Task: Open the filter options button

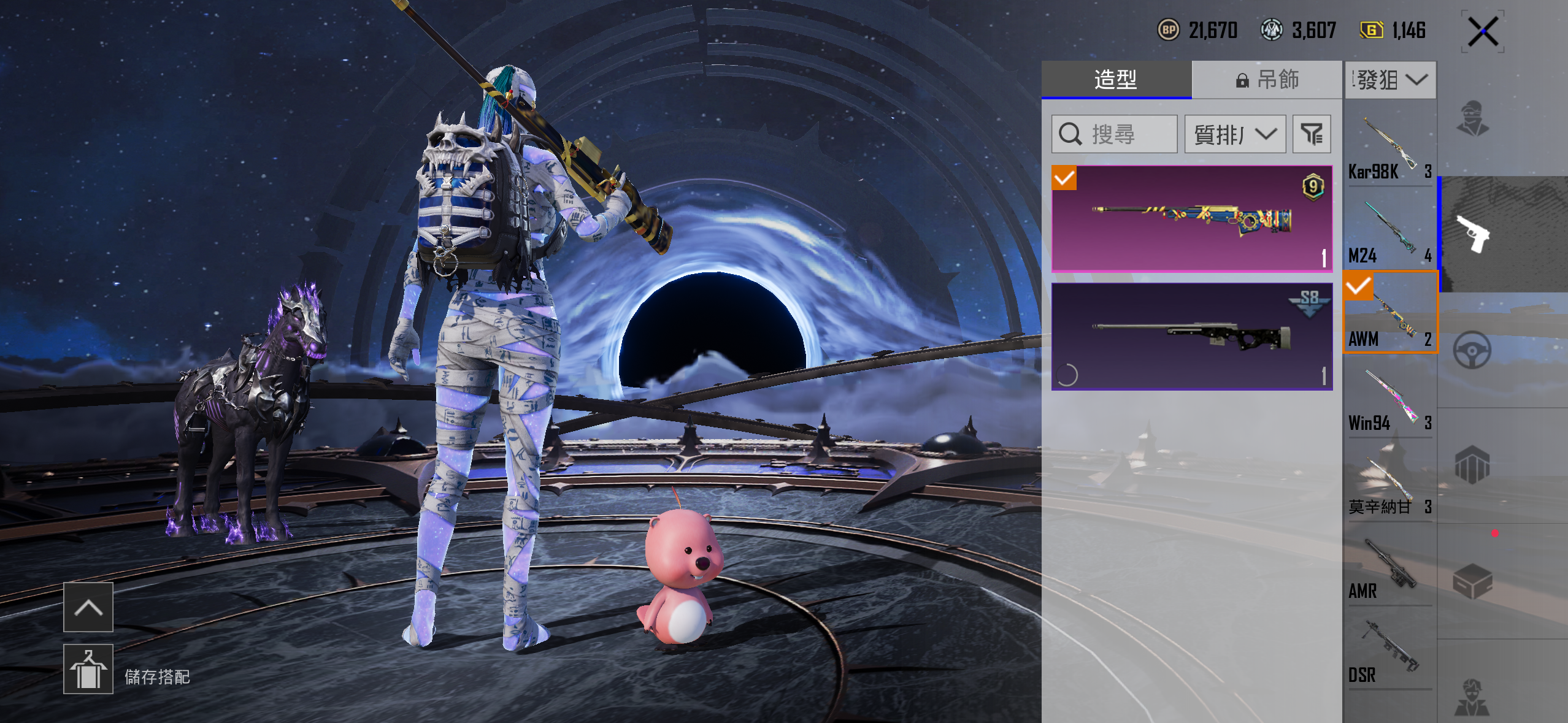Action: click(1312, 134)
